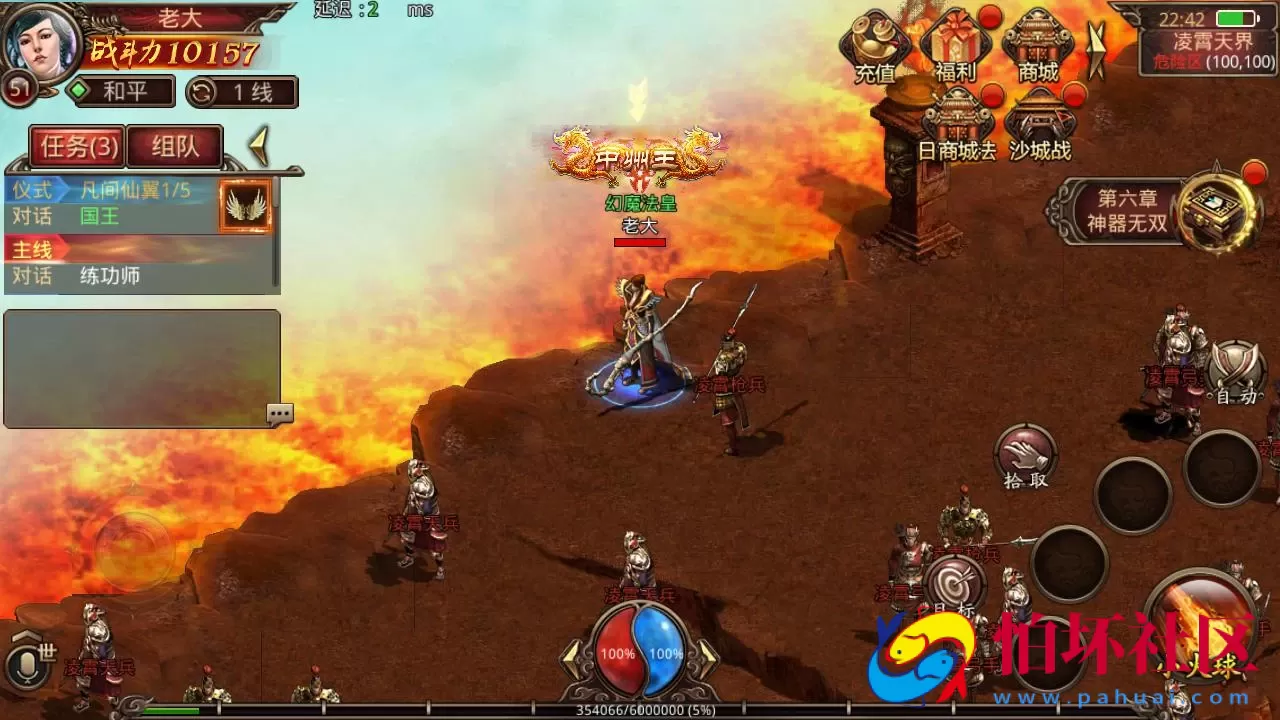Change the server line from 1线
Image resolution: width=1280 pixels, height=720 pixels.
coord(242,92)
